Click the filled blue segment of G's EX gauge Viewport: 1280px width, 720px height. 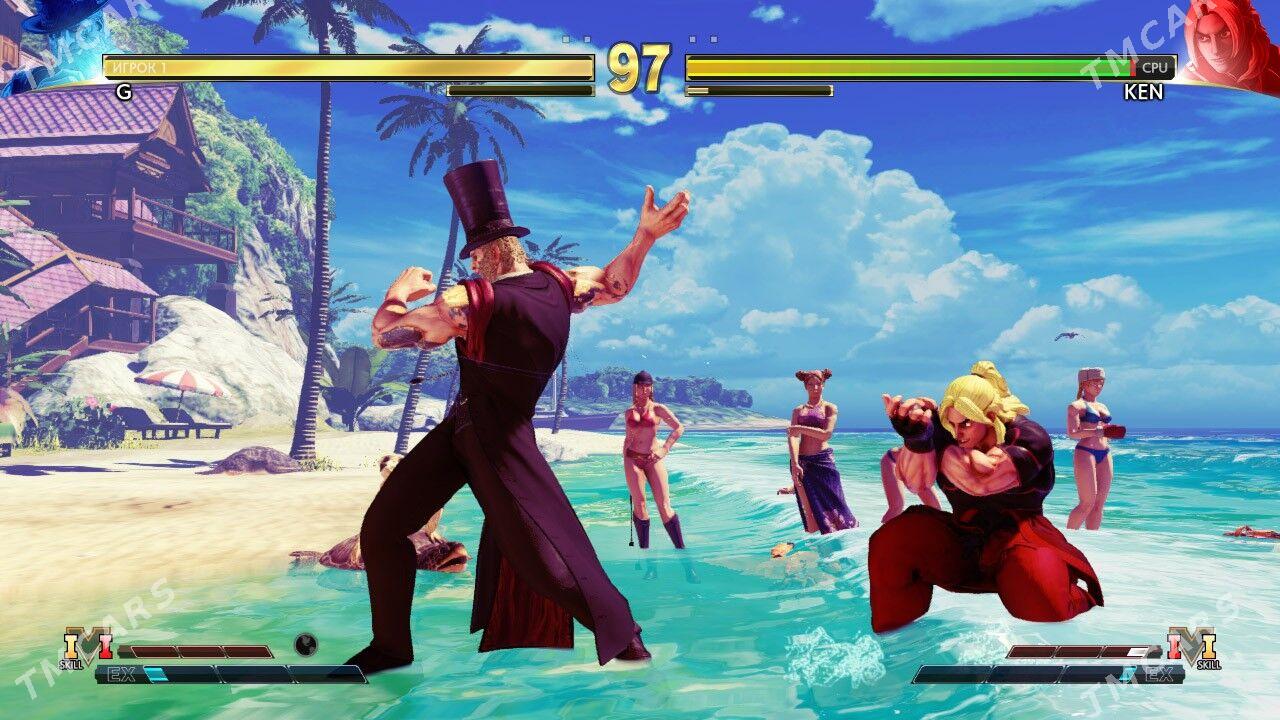(x=155, y=672)
